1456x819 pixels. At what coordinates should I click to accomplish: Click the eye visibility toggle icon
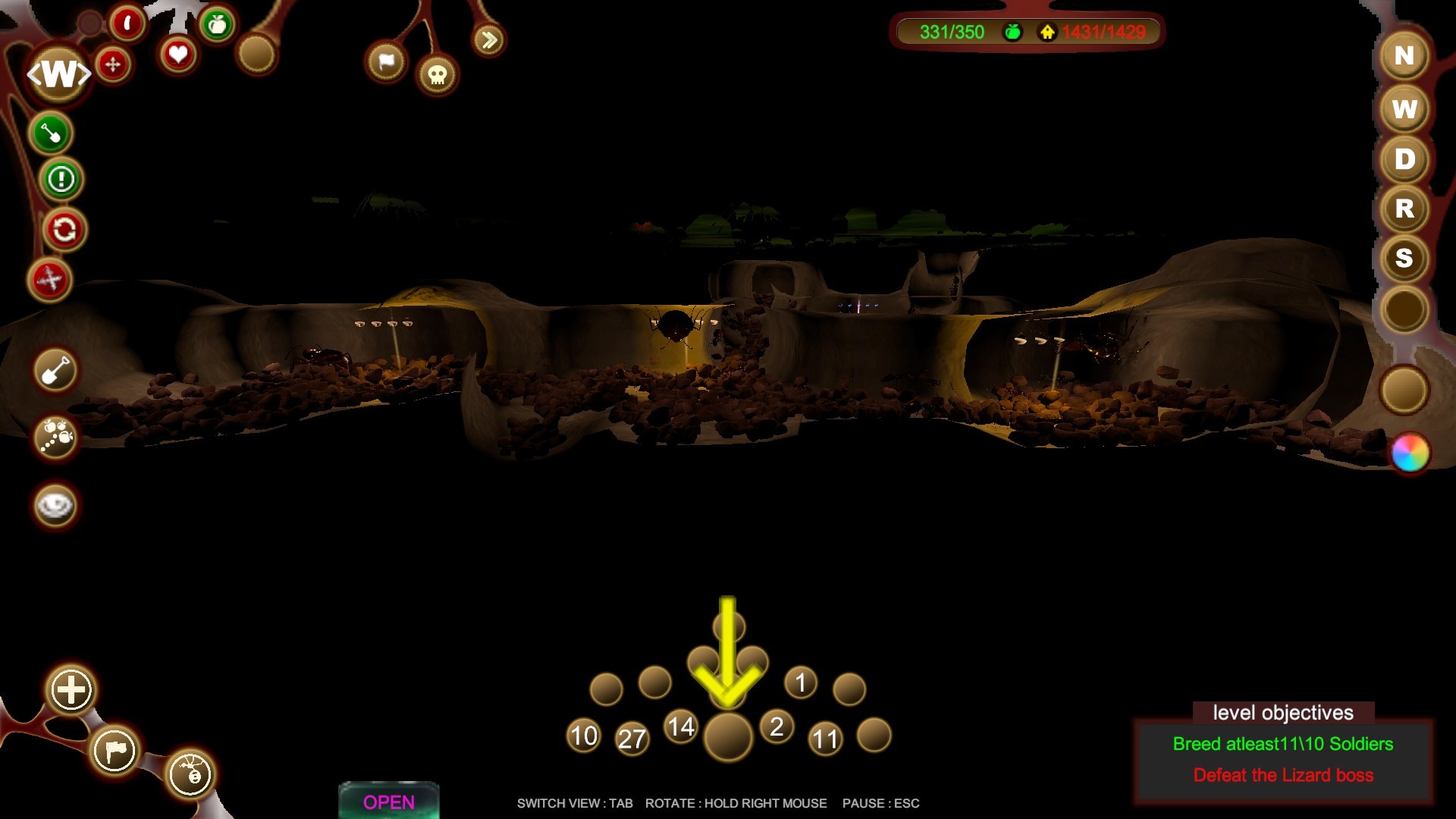point(55,506)
